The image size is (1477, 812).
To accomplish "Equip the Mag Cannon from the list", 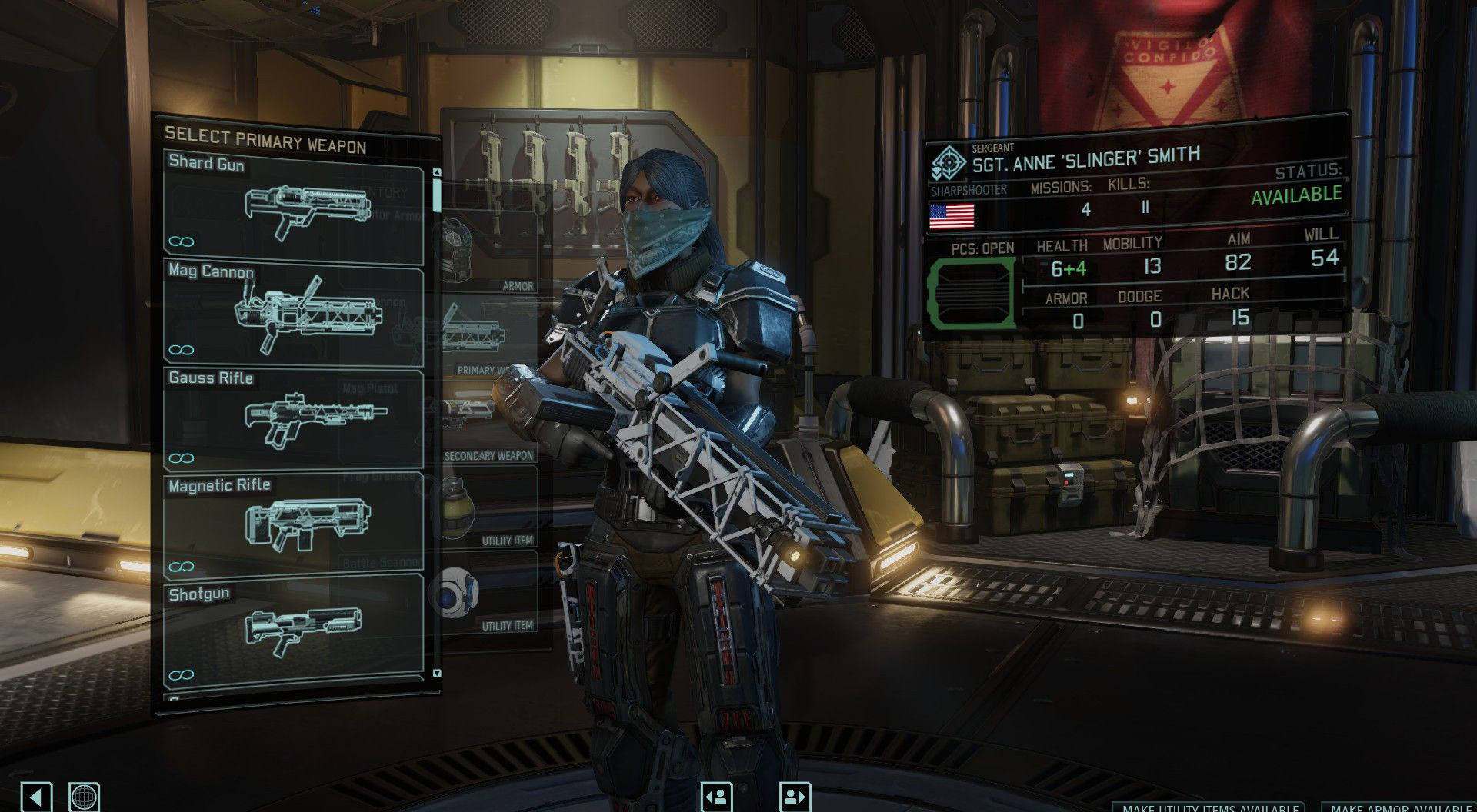I will pos(293,312).
